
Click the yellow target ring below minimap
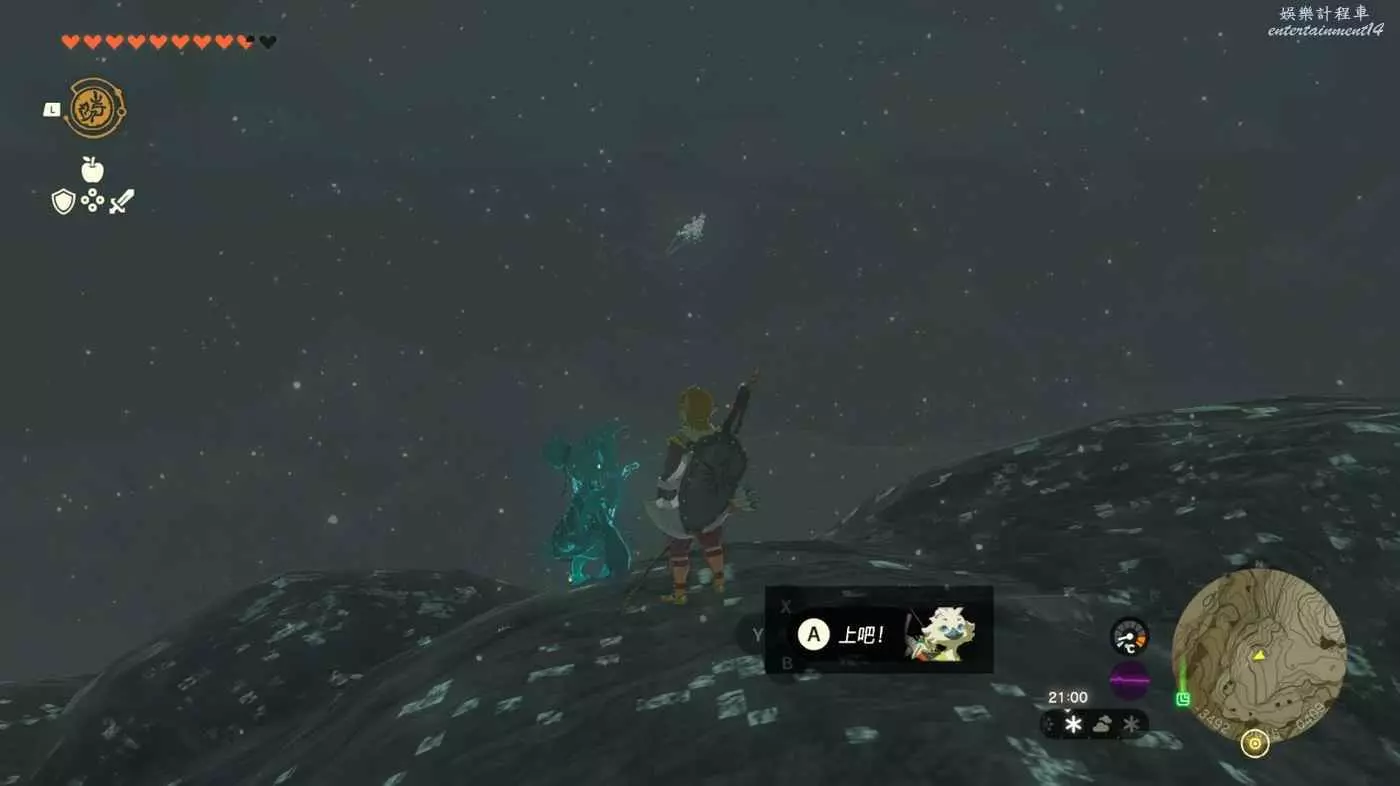pyautogui.click(x=1254, y=743)
